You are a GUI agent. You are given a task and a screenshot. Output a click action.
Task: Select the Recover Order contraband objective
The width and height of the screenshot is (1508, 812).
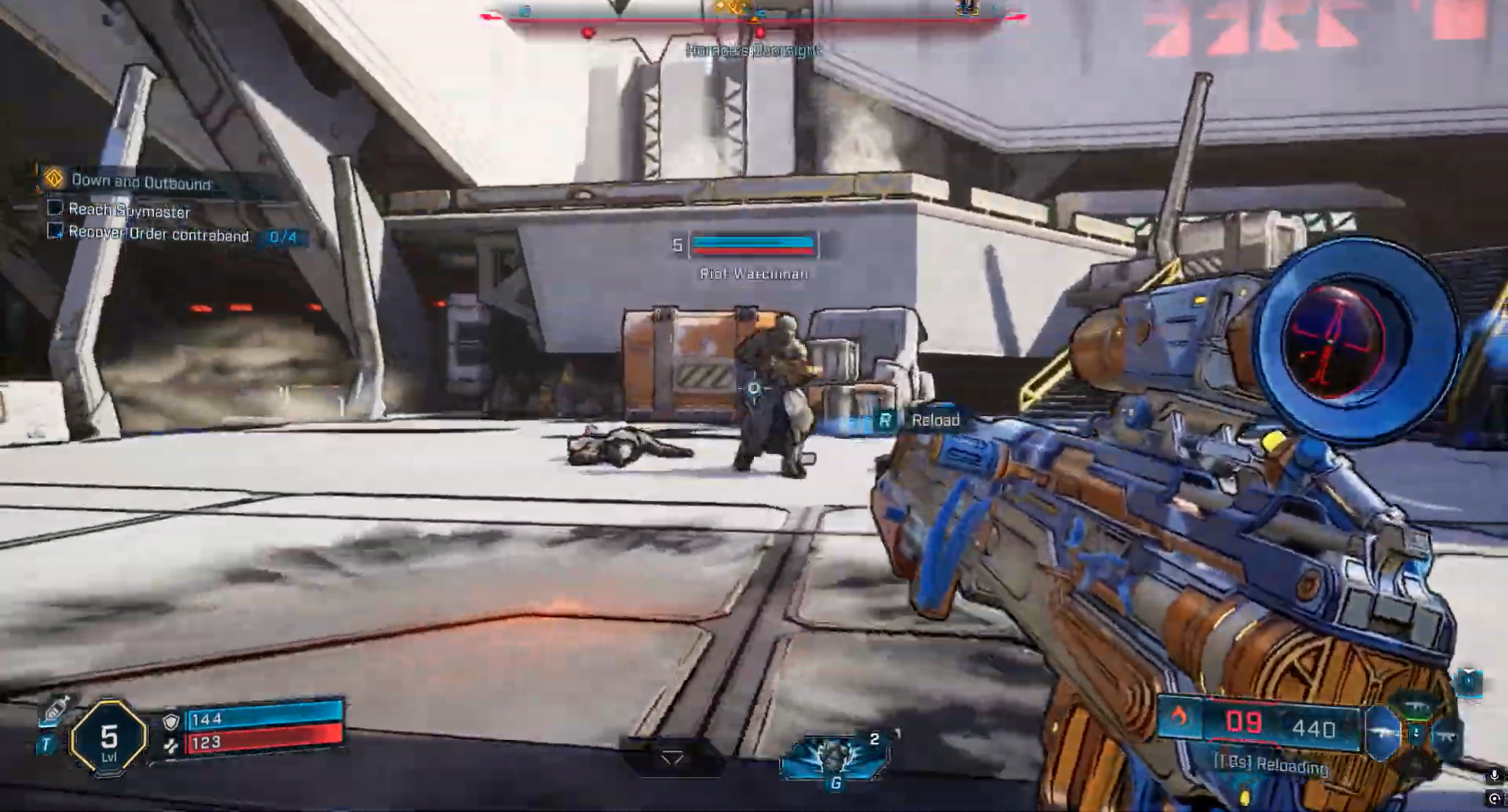(159, 234)
